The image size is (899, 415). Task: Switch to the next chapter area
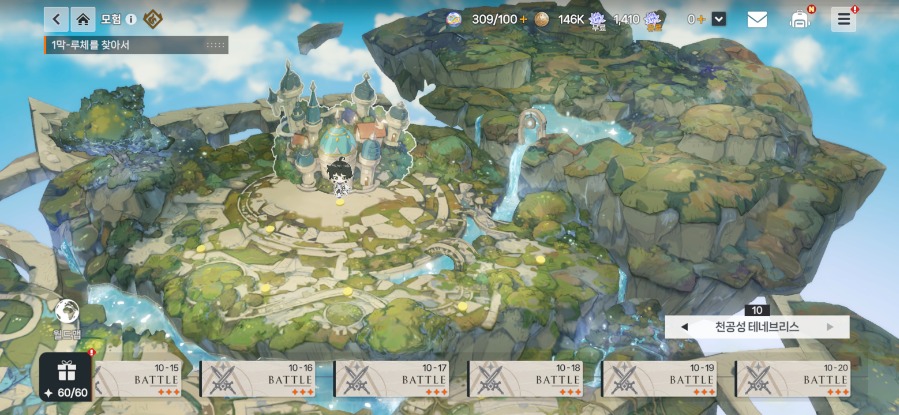830,327
